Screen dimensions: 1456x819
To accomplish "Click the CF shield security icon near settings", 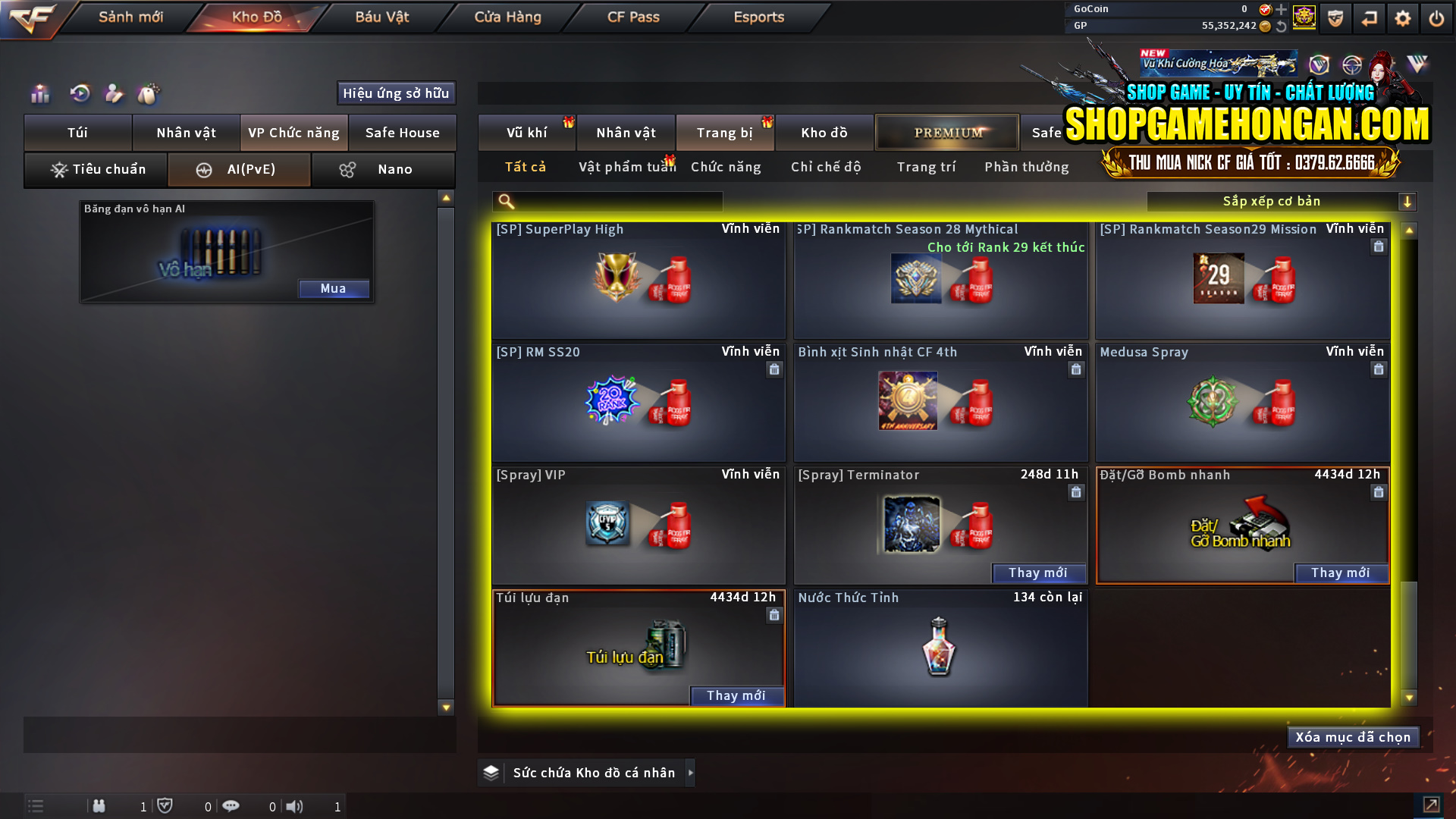I will pyautogui.click(x=1335, y=18).
